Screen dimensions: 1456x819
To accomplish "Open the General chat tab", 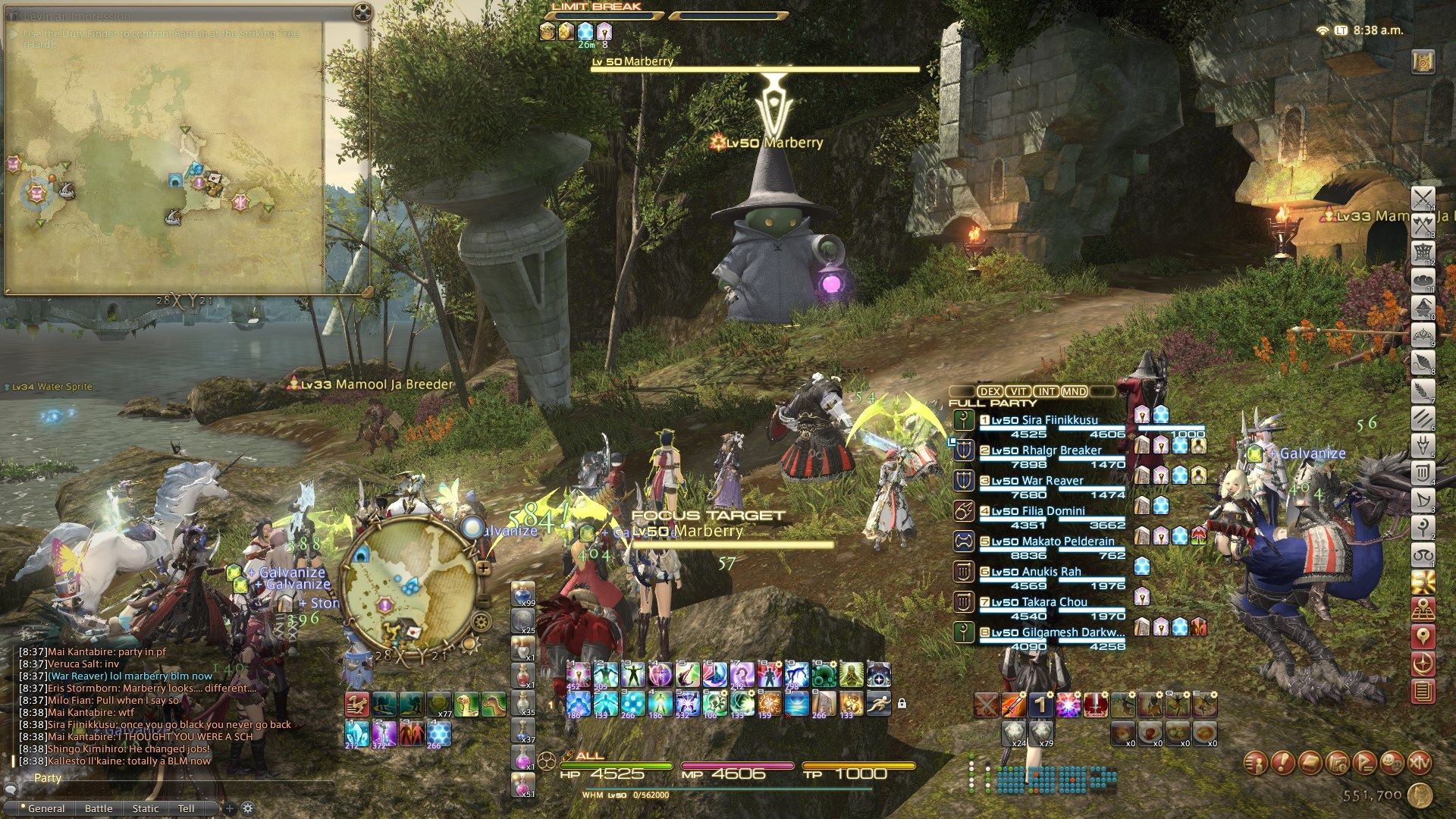I will 46,808.
